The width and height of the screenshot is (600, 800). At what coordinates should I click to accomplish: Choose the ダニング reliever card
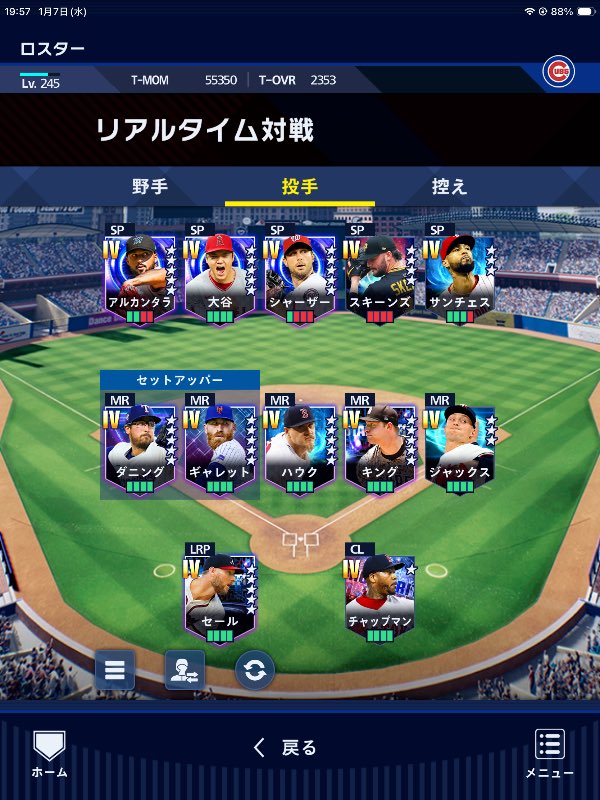(139, 447)
